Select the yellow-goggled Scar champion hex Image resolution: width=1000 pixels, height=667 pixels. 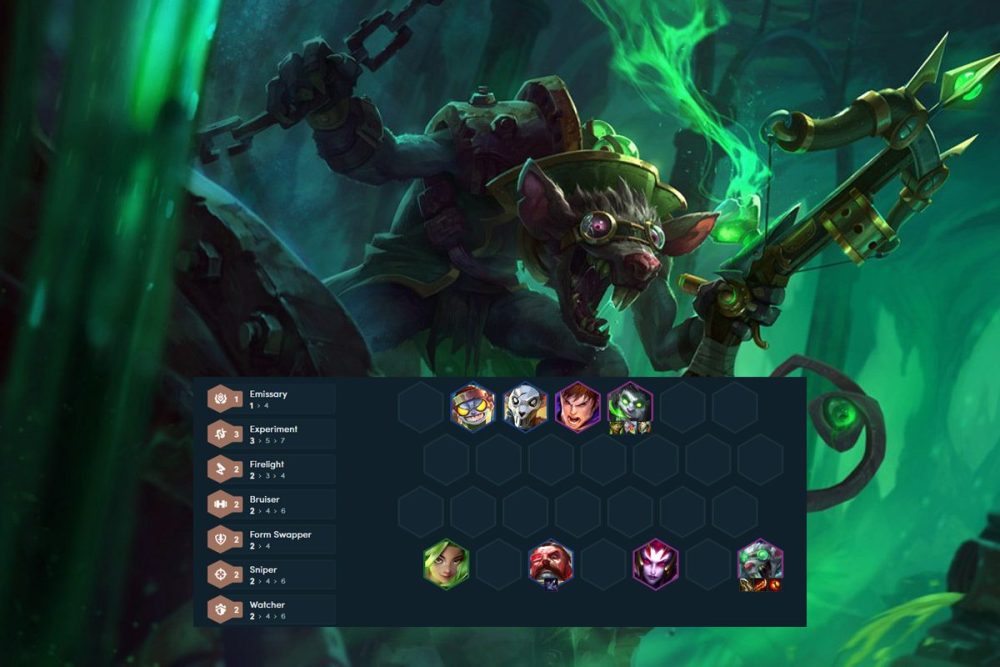473,407
